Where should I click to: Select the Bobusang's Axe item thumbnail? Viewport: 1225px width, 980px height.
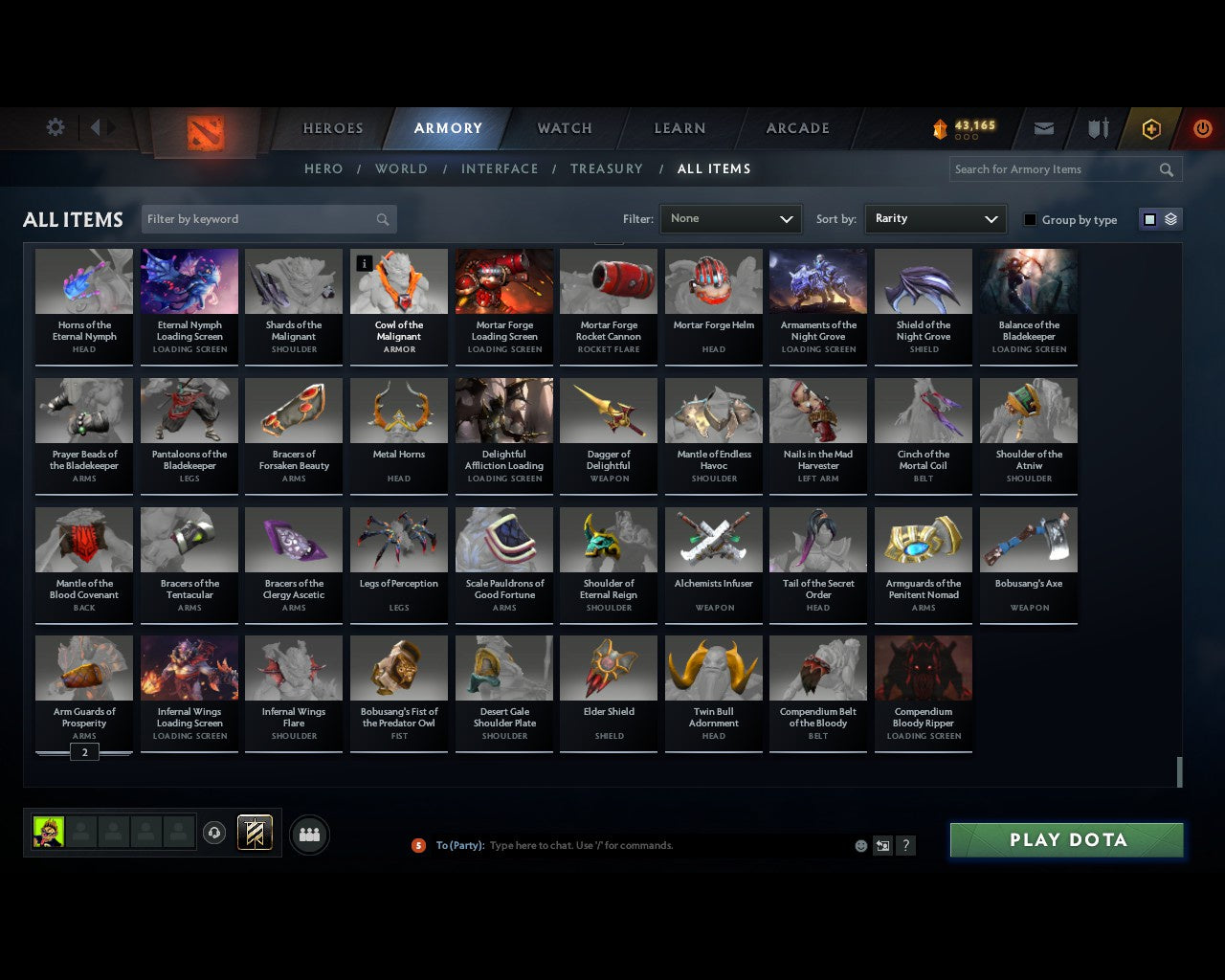(x=1028, y=539)
